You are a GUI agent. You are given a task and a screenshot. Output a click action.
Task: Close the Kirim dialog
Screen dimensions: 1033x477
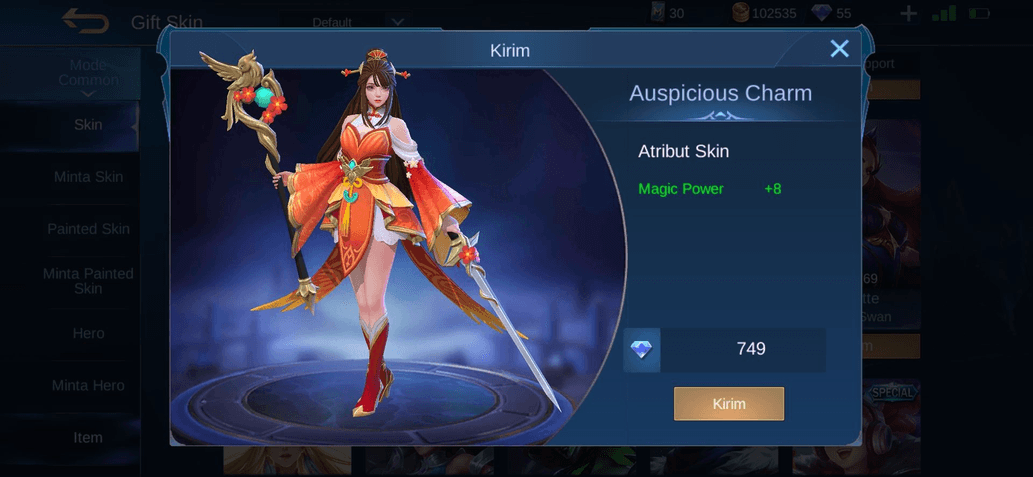click(x=839, y=49)
